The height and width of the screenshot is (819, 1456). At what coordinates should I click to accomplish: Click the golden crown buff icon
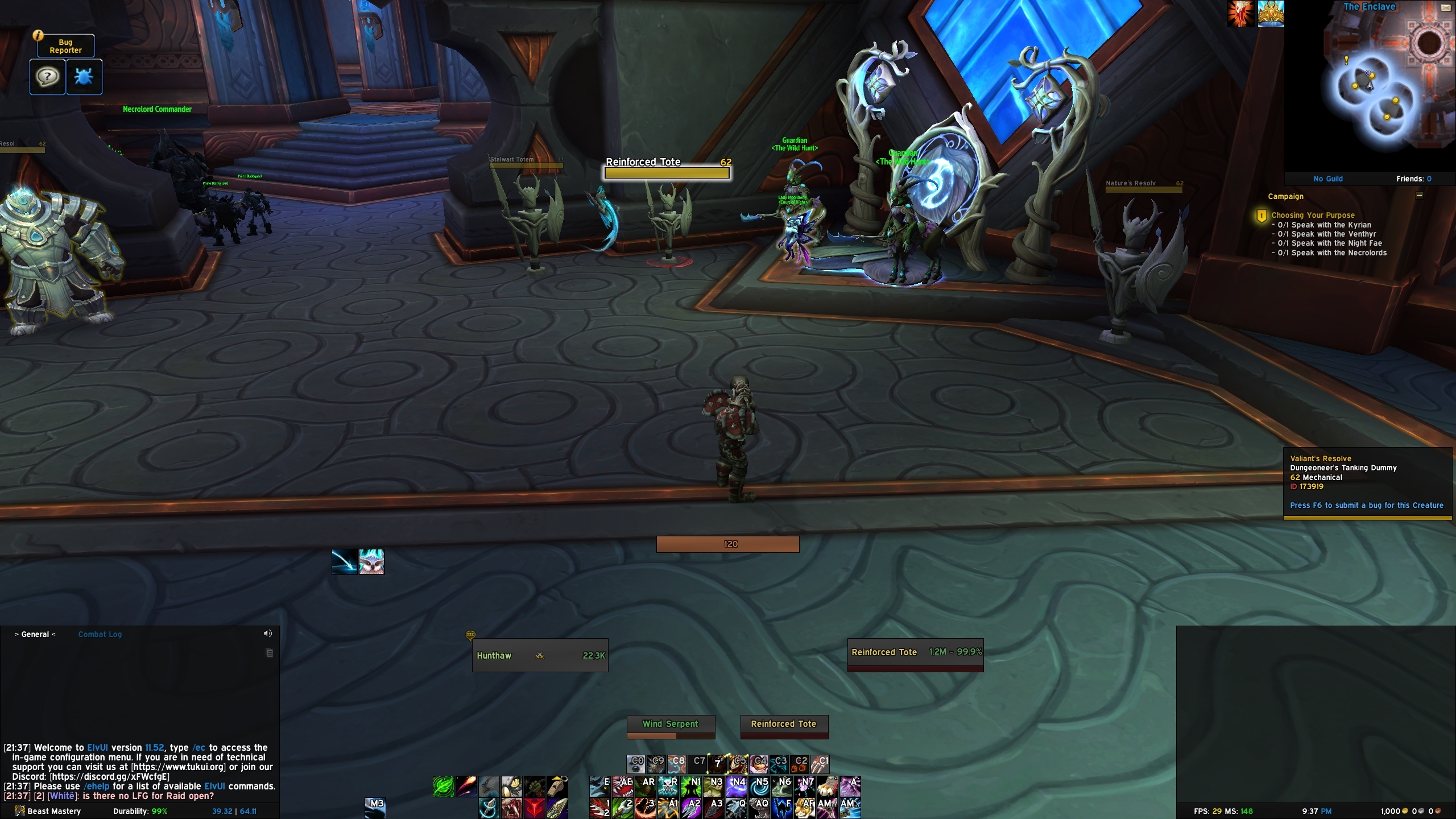(x=1270, y=14)
